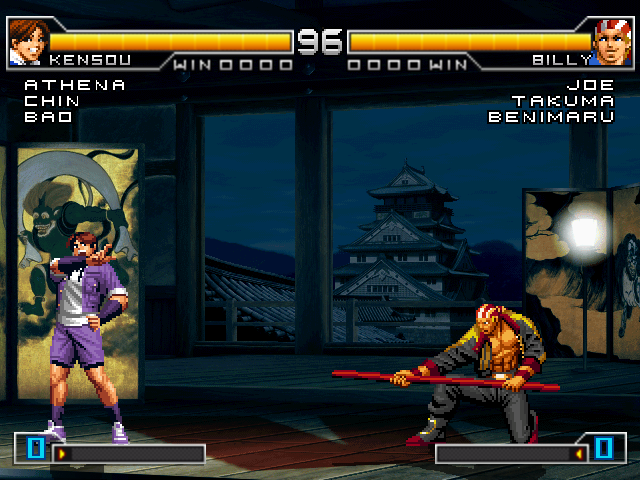This screenshot has width=640, height=480.
Task: Select Chin in the team roster
Action: coord(52,101)
